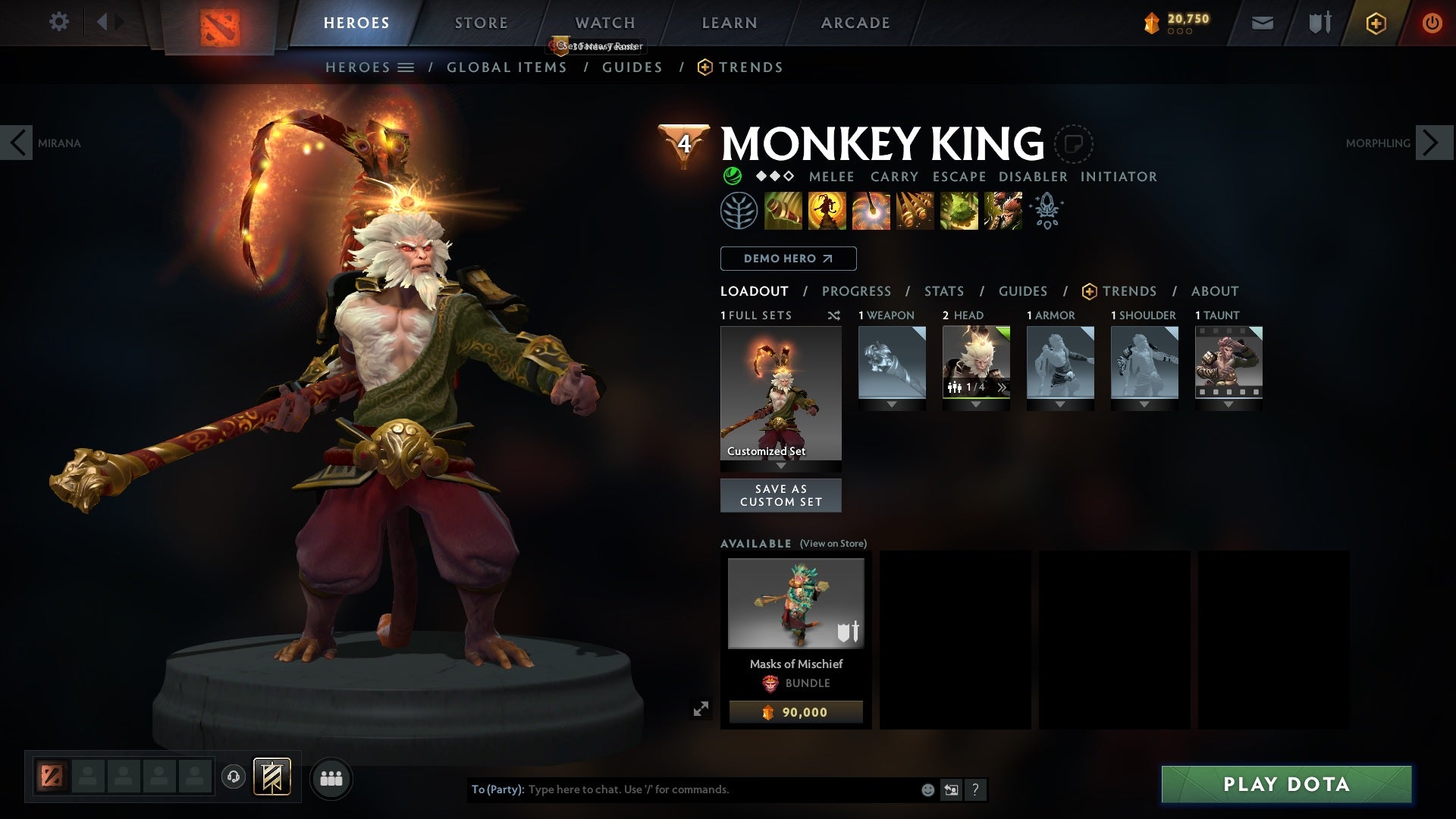Viewport: 1456px width, 819px height.
Task: Click the shuffle icon beside Full Sets
Action: (834, 316)
